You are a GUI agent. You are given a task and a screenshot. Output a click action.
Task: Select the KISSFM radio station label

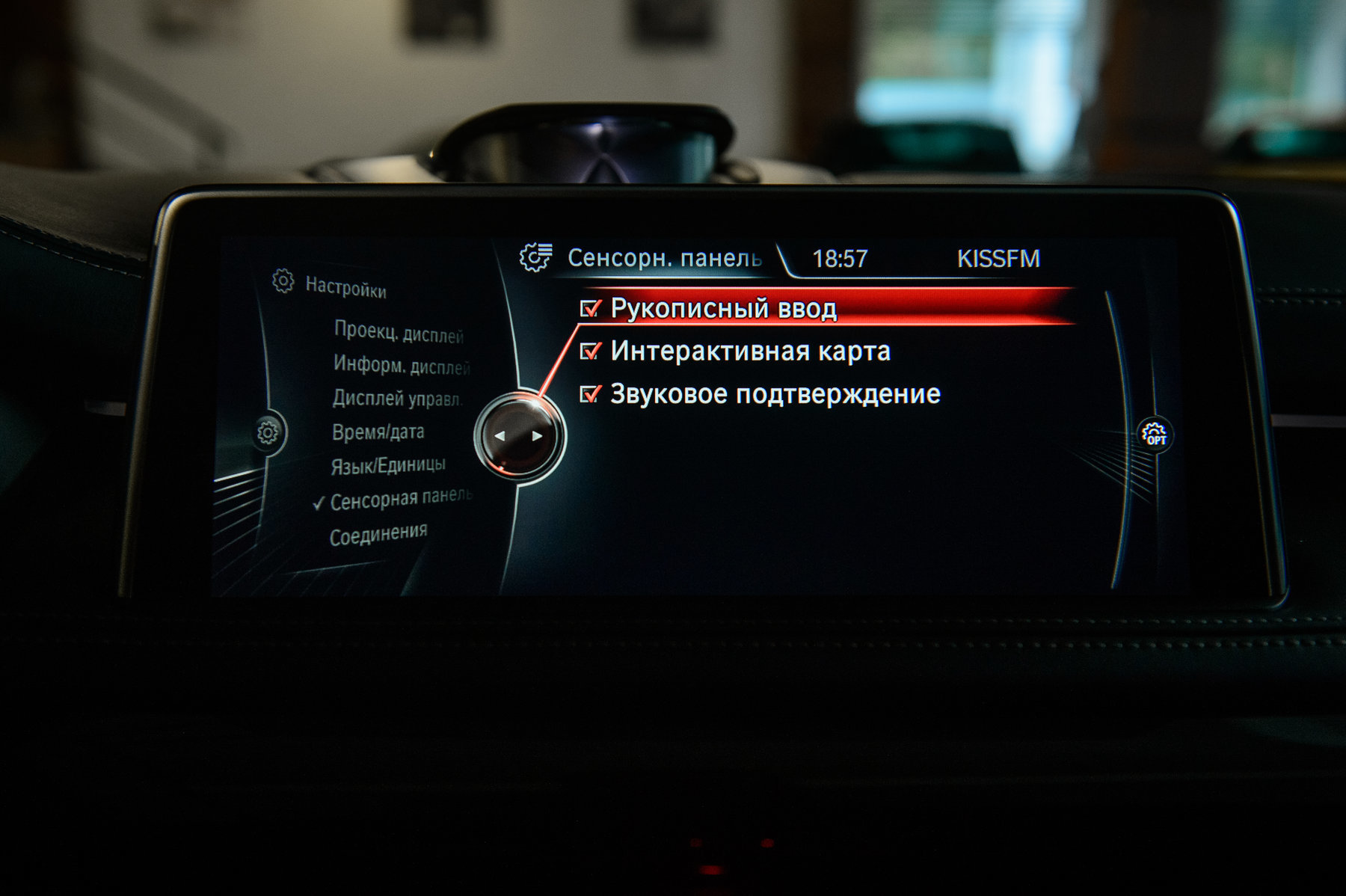pyautogui.click(x=998, y=259)
